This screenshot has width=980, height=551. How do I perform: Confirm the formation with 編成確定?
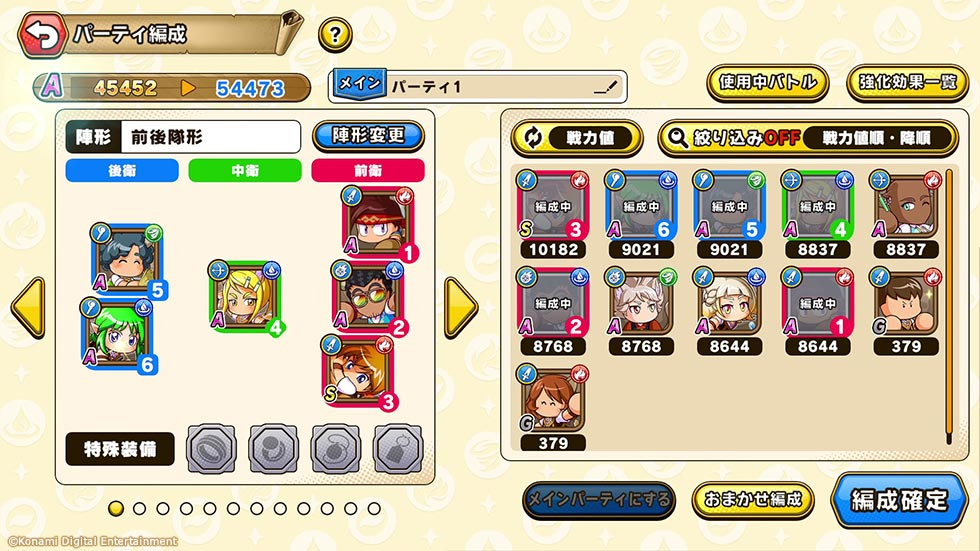click(x=898, y=499)
